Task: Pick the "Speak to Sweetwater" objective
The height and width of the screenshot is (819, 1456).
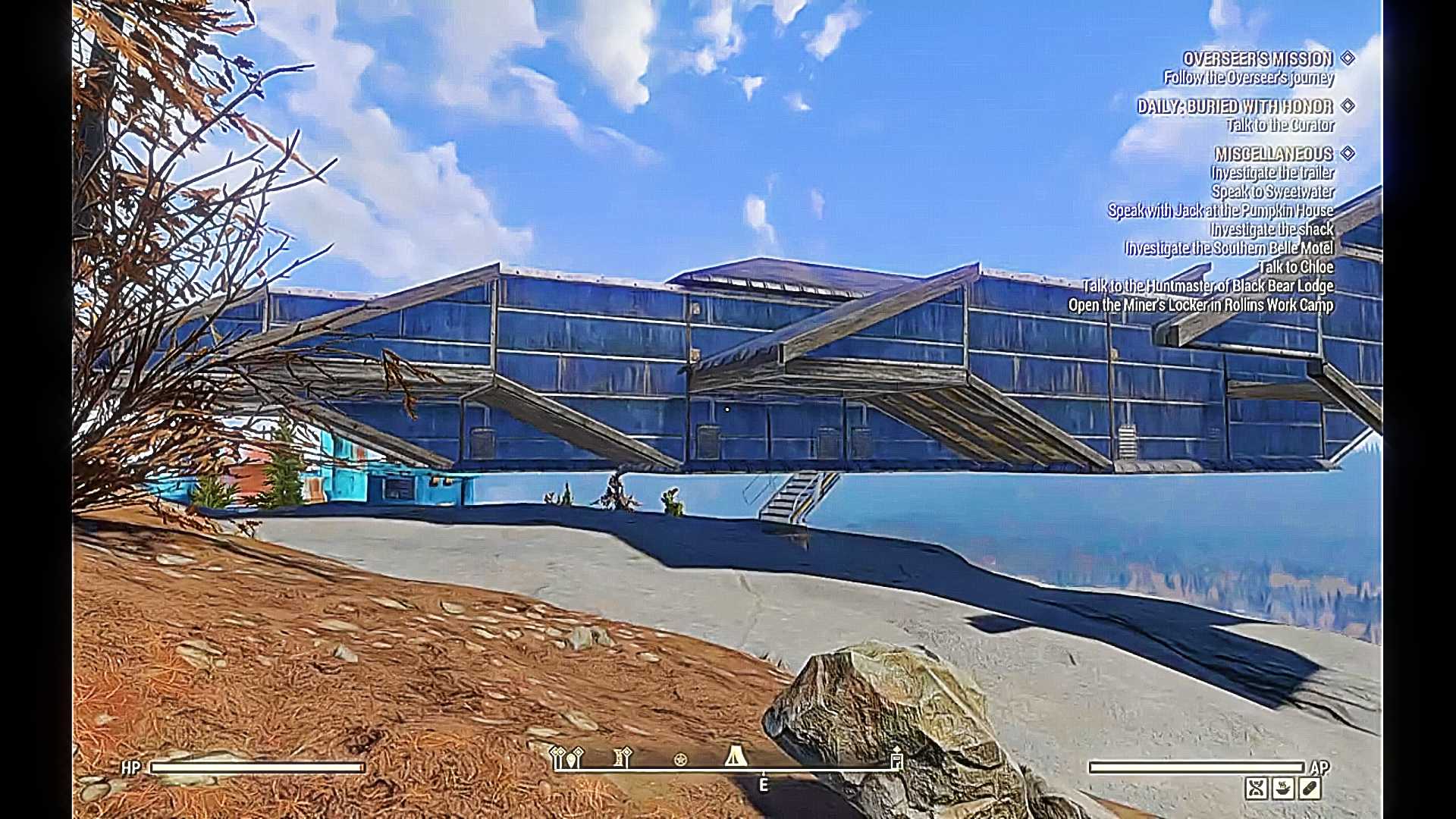Action: (x=1272, y=192)
